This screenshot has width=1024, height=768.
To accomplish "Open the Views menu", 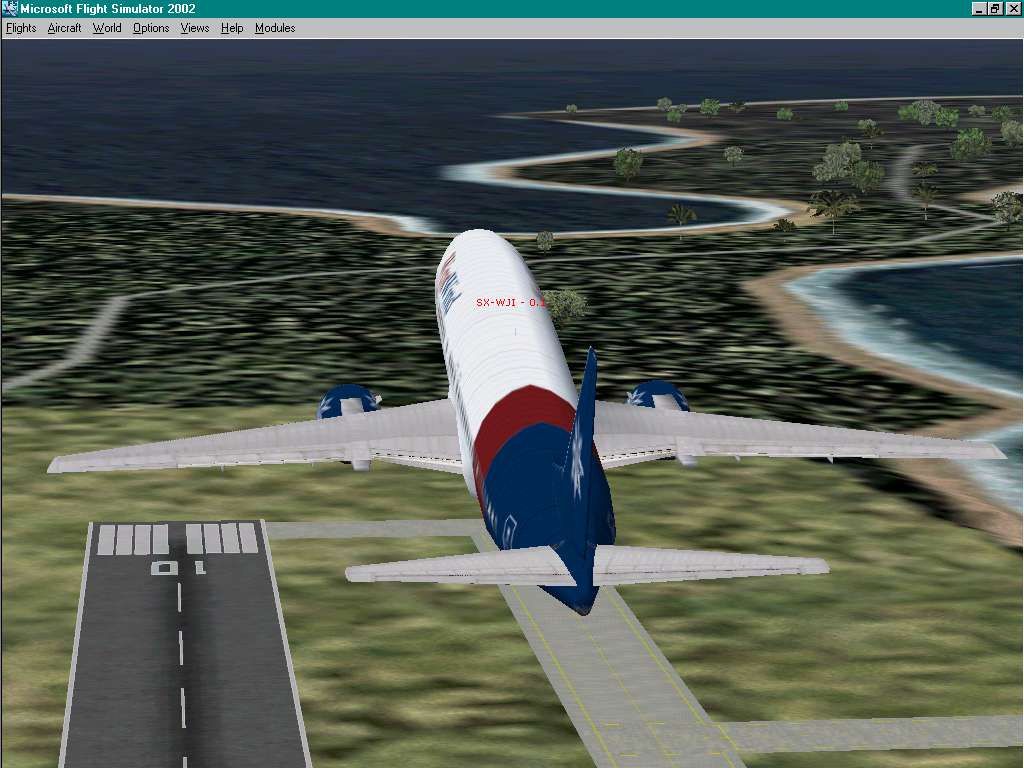I will 195,28.
